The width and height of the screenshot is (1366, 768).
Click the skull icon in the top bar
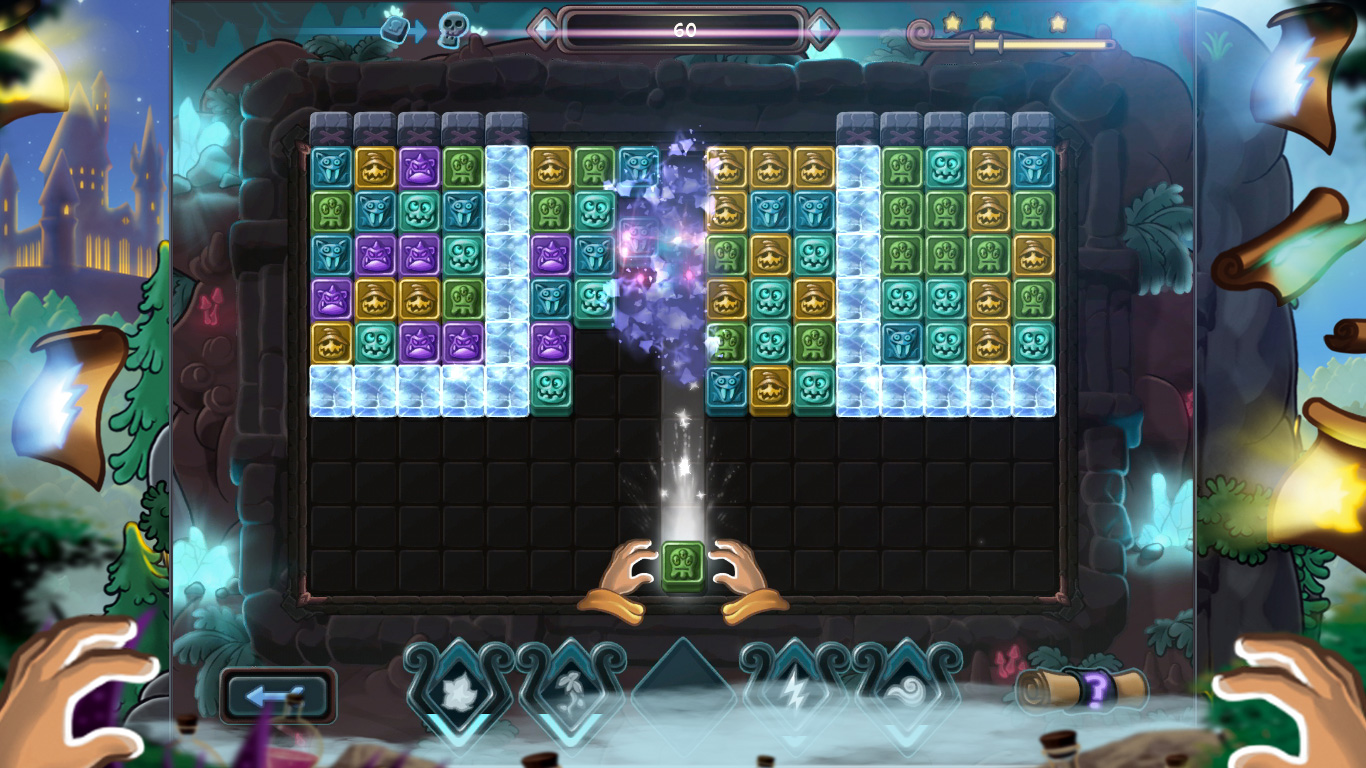[450, 28]
